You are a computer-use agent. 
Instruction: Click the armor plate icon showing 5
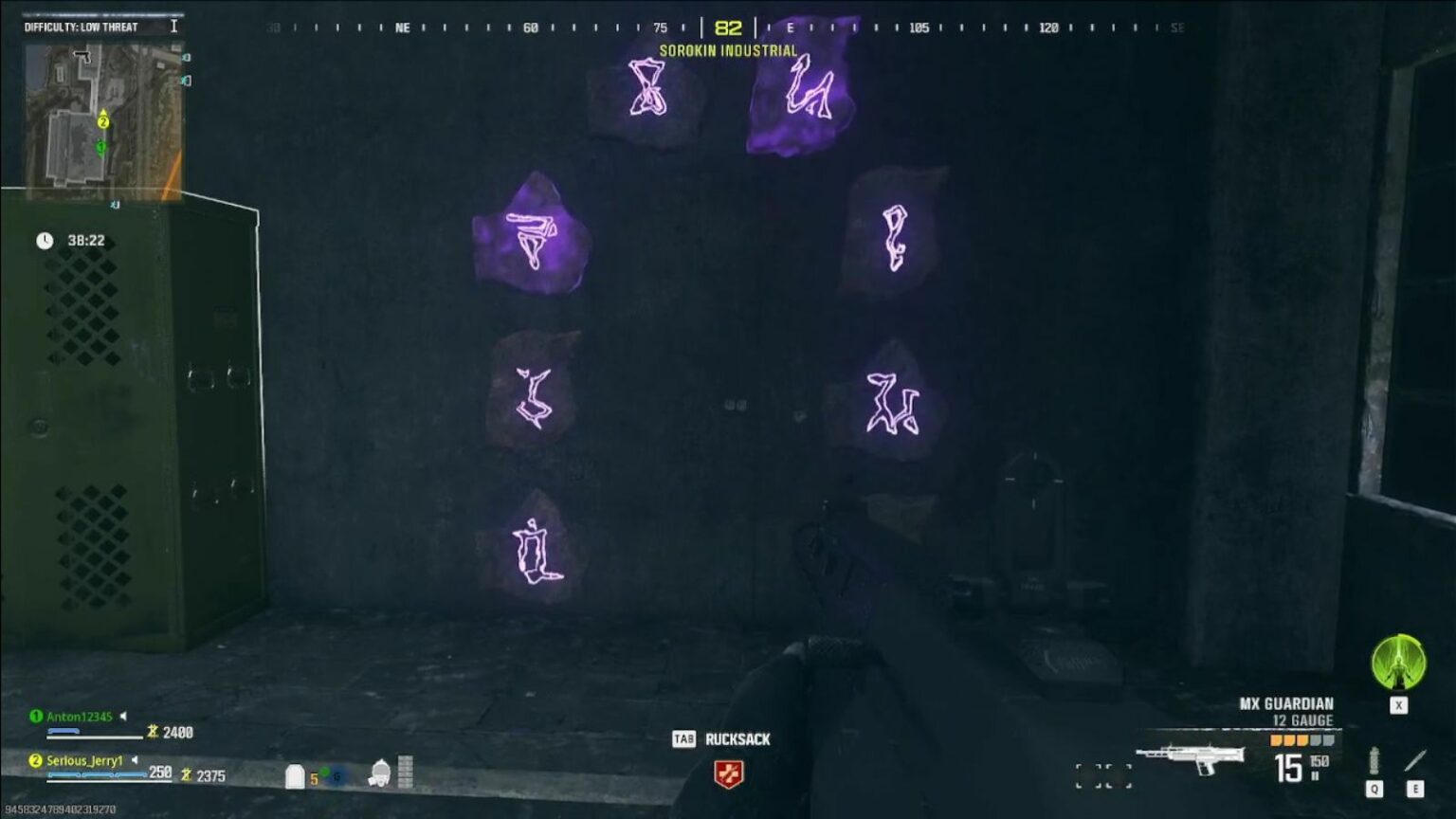pyautogui.click(x=295, y=773)
